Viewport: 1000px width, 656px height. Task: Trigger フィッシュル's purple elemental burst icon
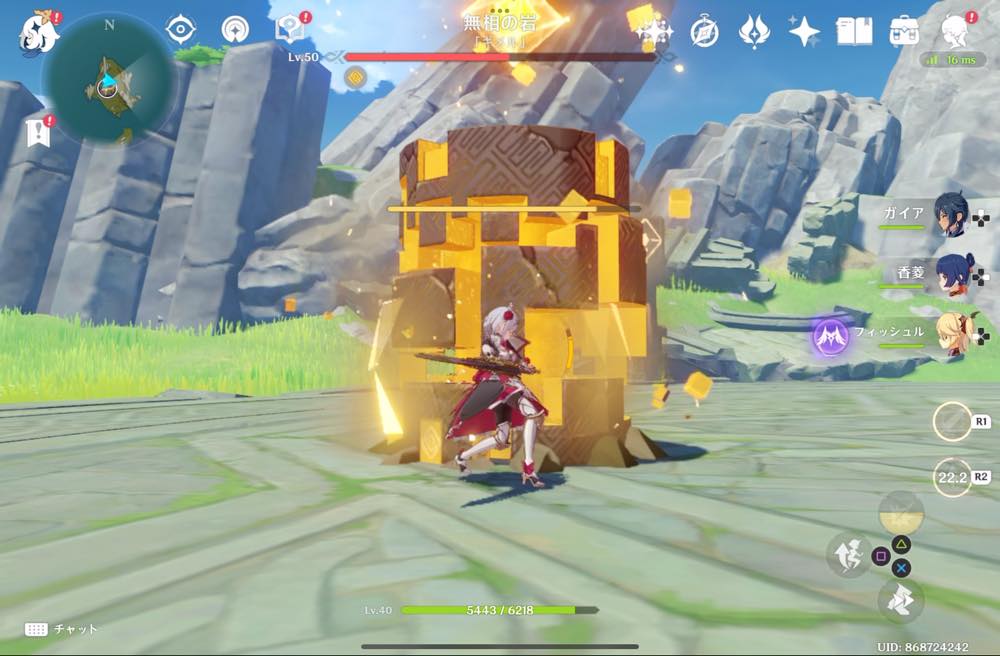(830, 336)
